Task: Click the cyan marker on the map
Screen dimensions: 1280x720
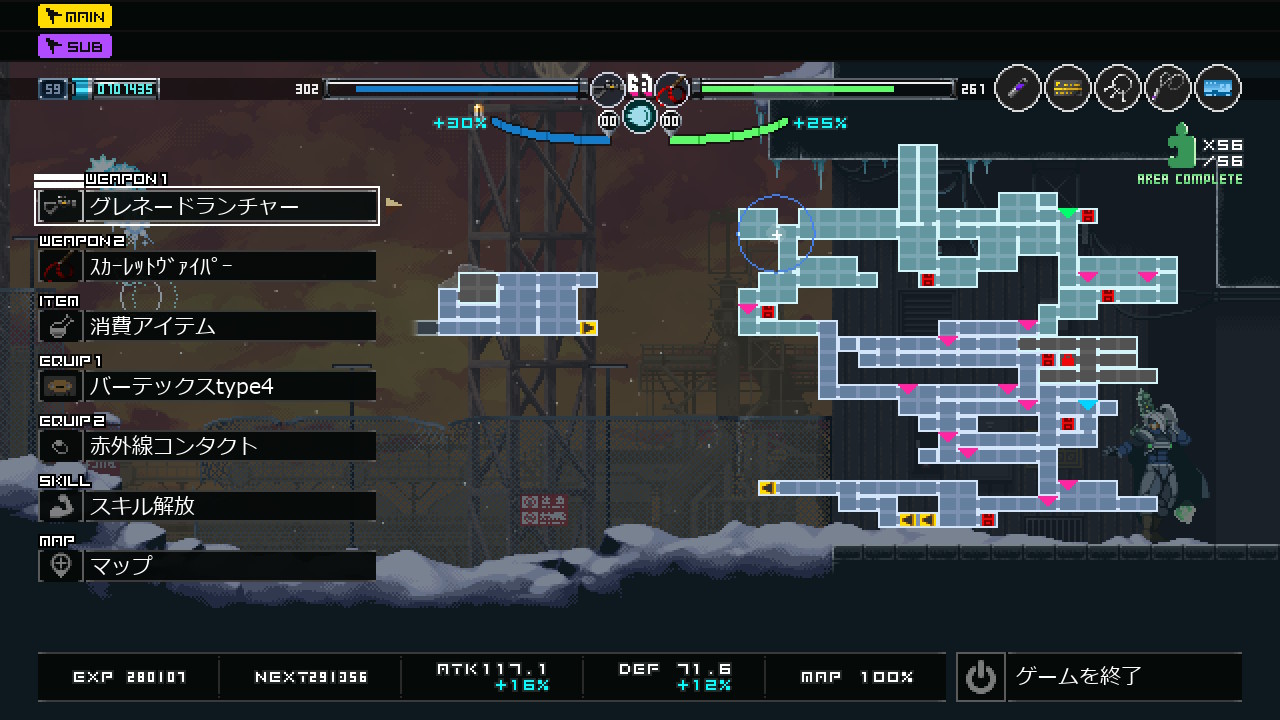Action: pyautogui.click(x=1088, y=405)
